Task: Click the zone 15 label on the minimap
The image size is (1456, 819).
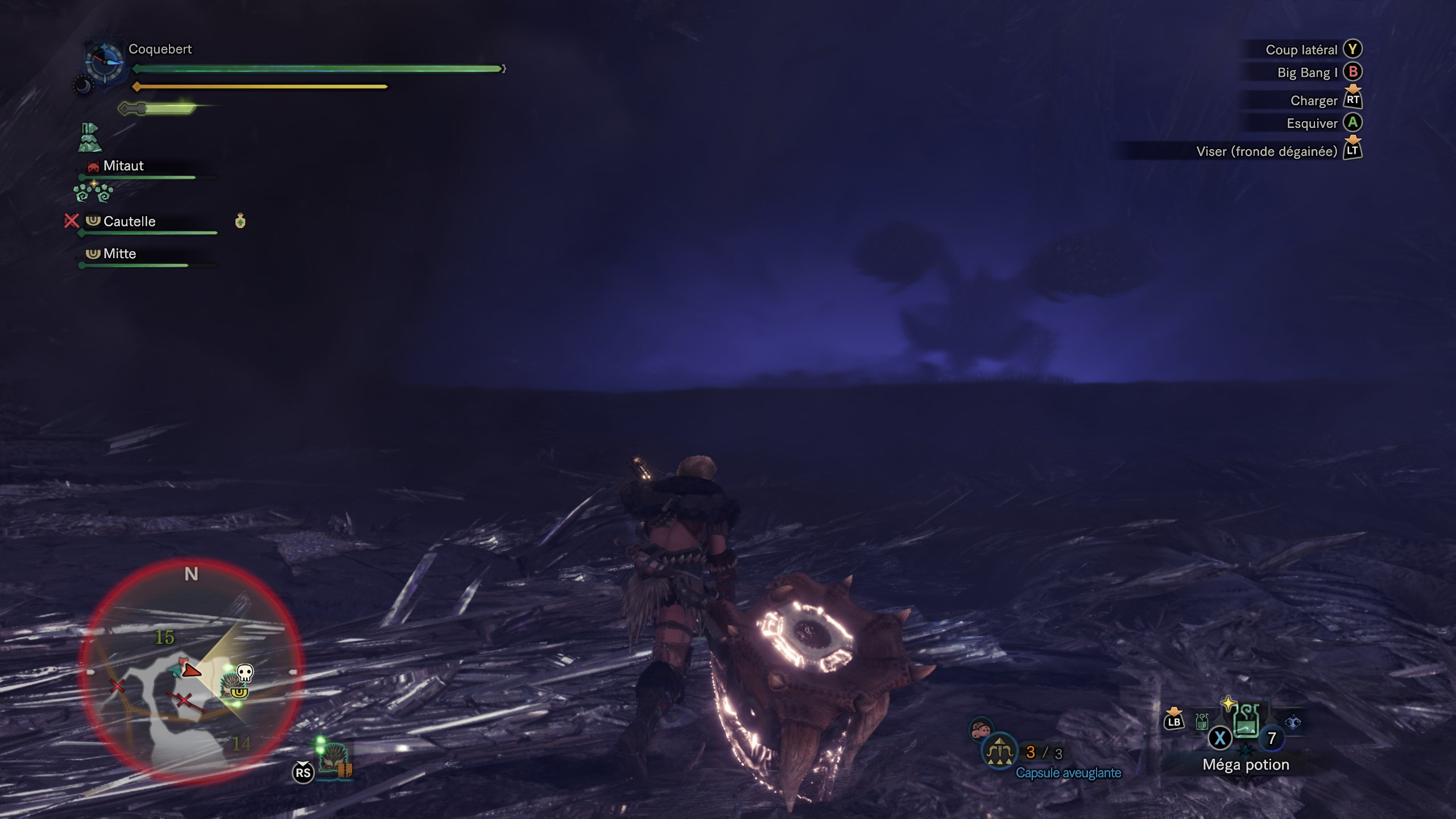Action: [164, 638]
